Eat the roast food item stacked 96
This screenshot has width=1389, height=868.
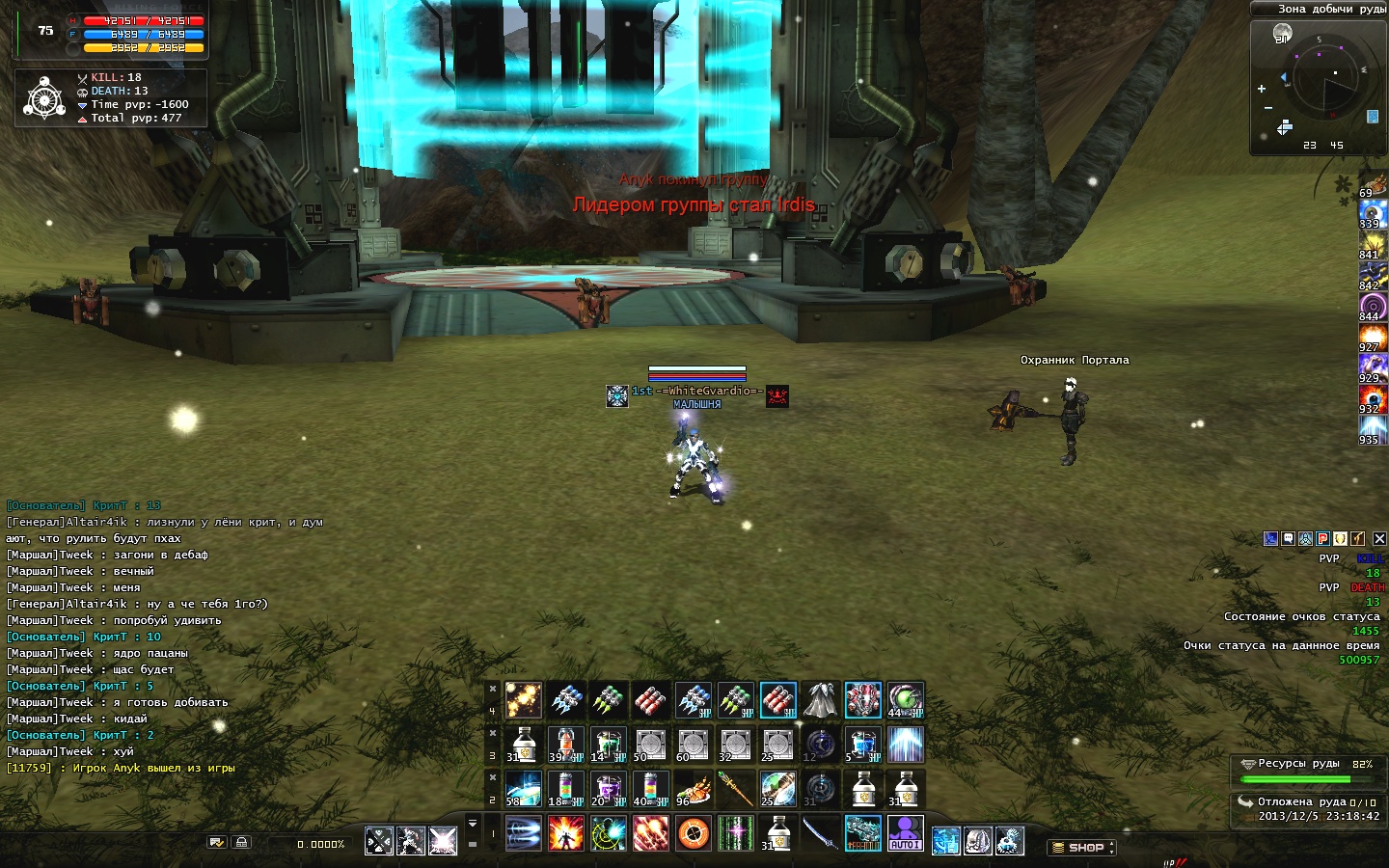pos(693,789)
